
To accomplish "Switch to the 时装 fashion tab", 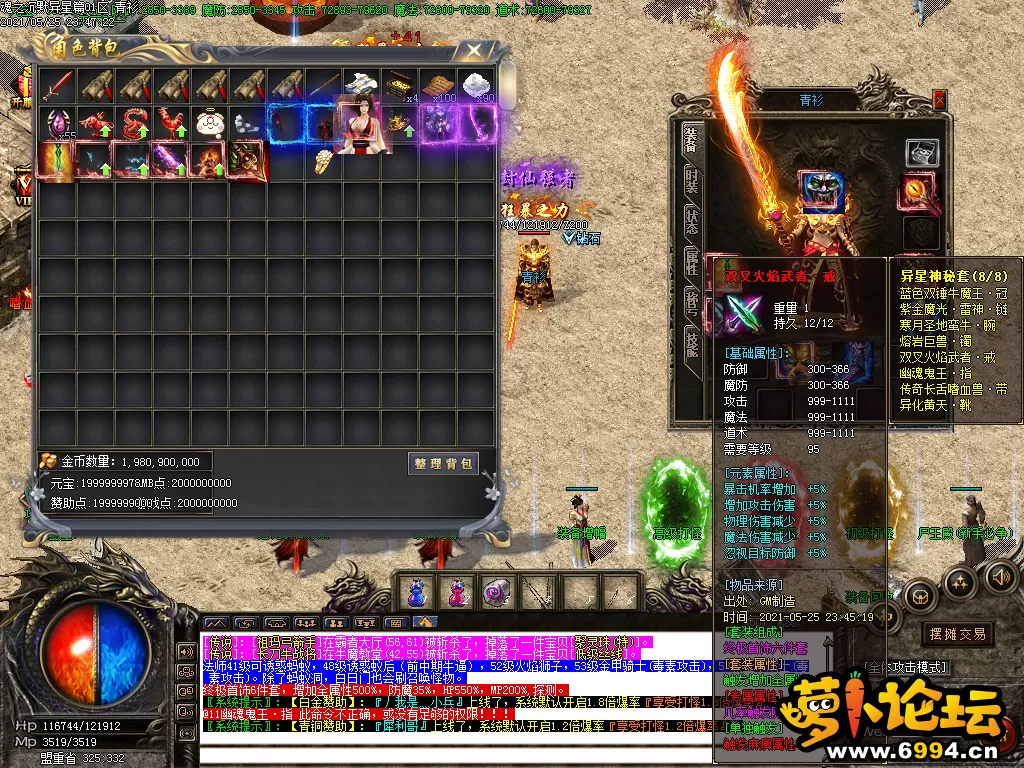I will (691, 180).
